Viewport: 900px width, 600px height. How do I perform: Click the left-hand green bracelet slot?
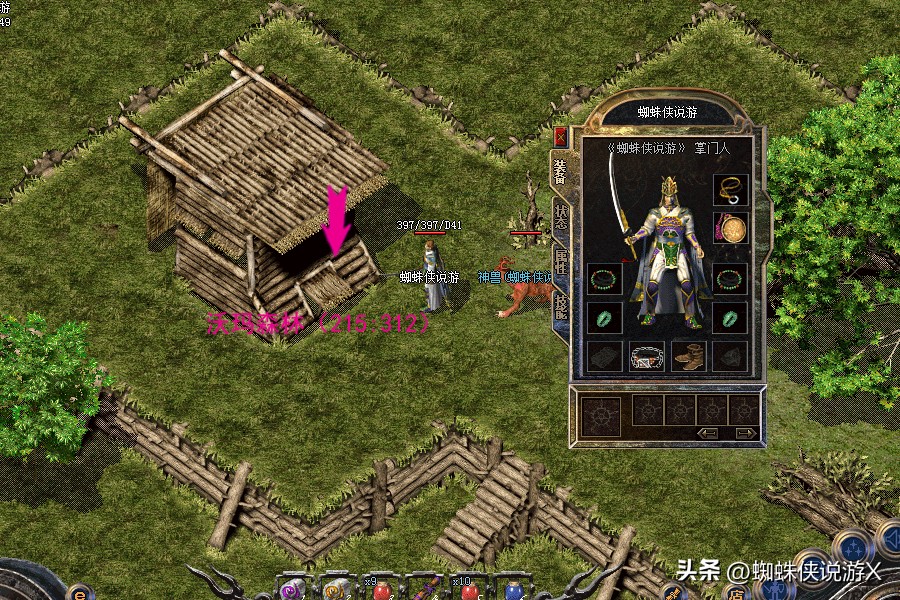604,279
